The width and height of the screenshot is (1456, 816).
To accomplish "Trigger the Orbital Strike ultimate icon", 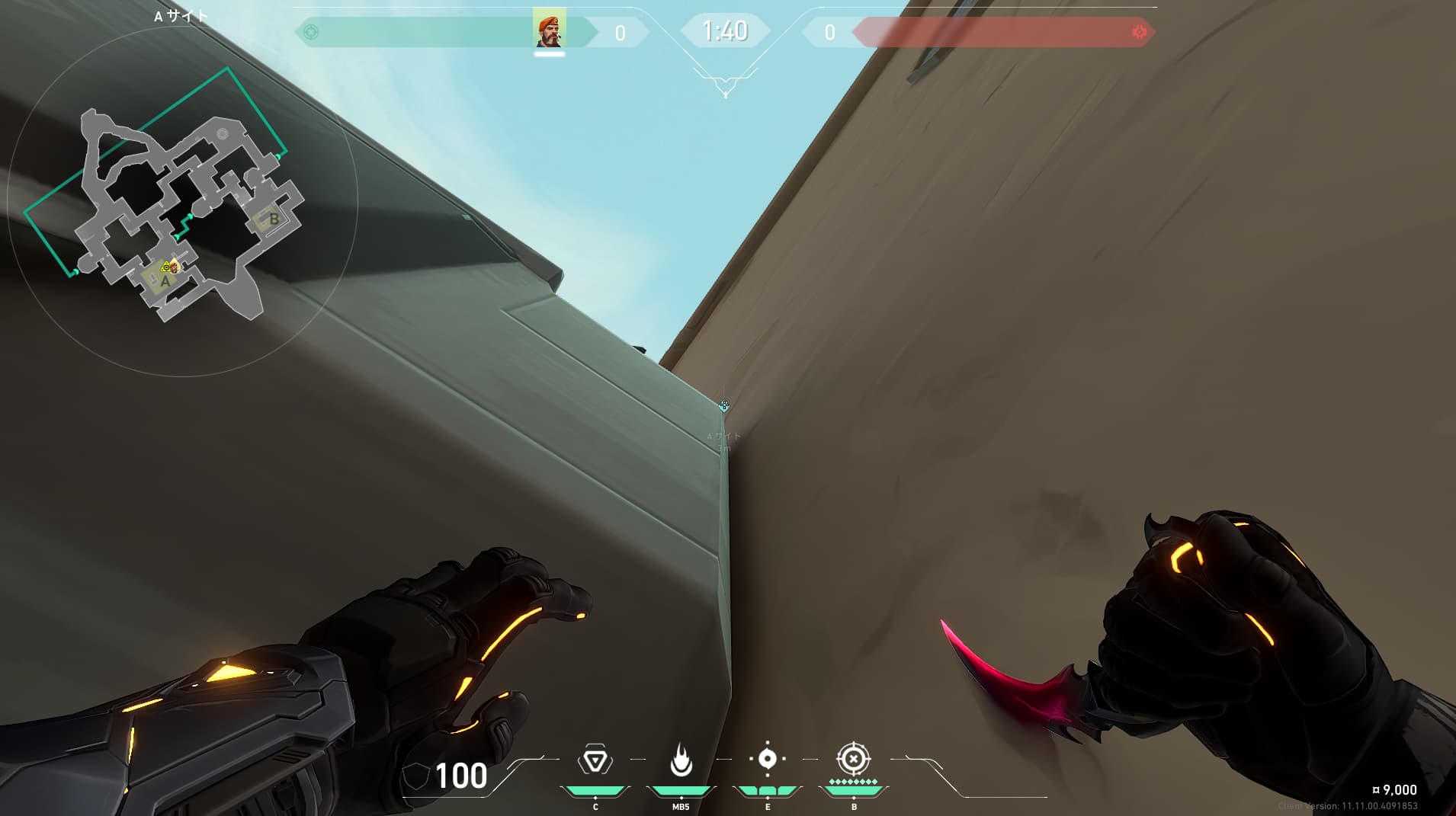I will pos(854,759).
